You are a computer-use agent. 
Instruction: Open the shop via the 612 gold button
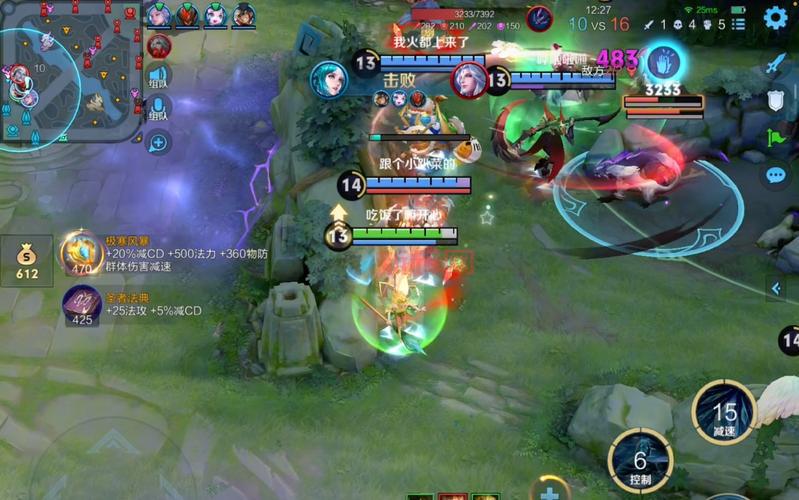26,263
